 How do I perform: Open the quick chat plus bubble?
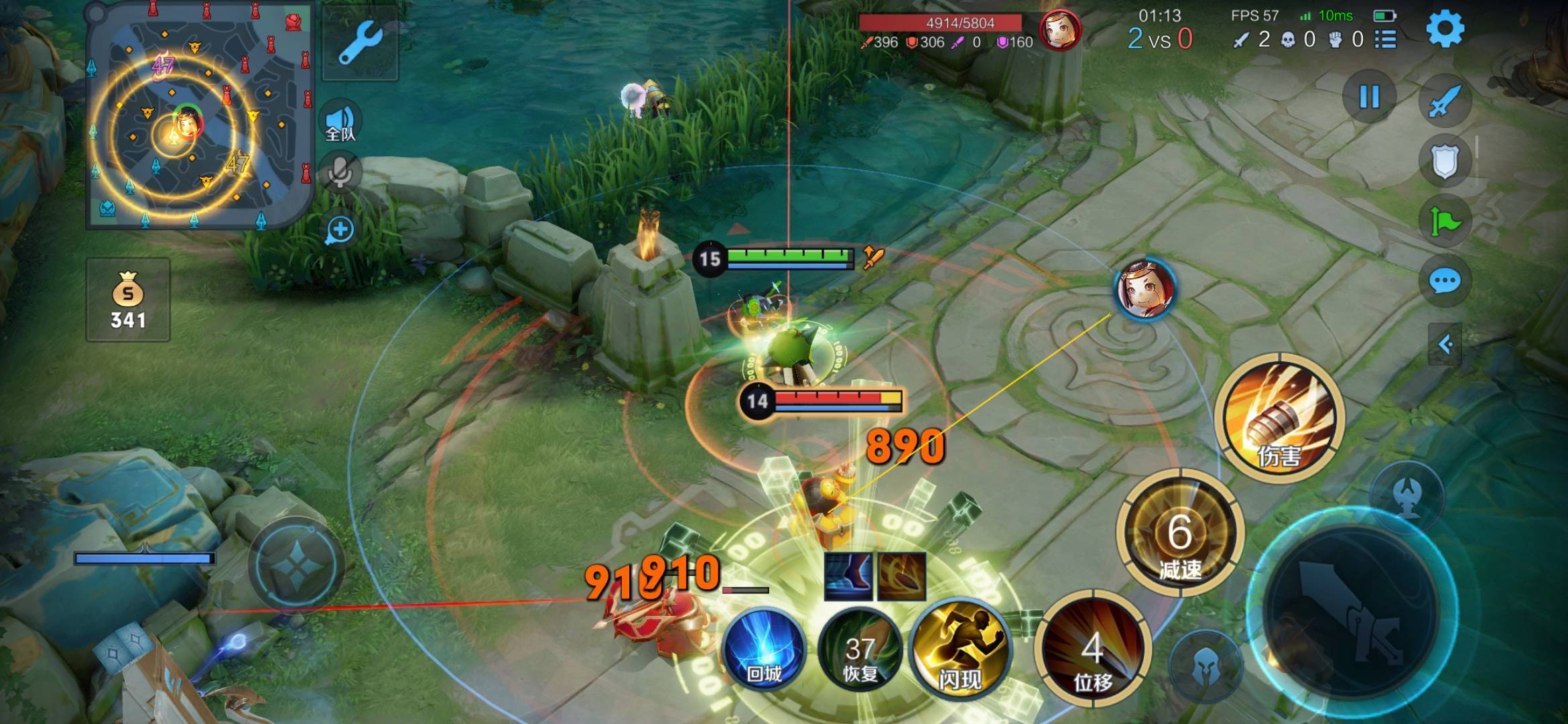340,230
